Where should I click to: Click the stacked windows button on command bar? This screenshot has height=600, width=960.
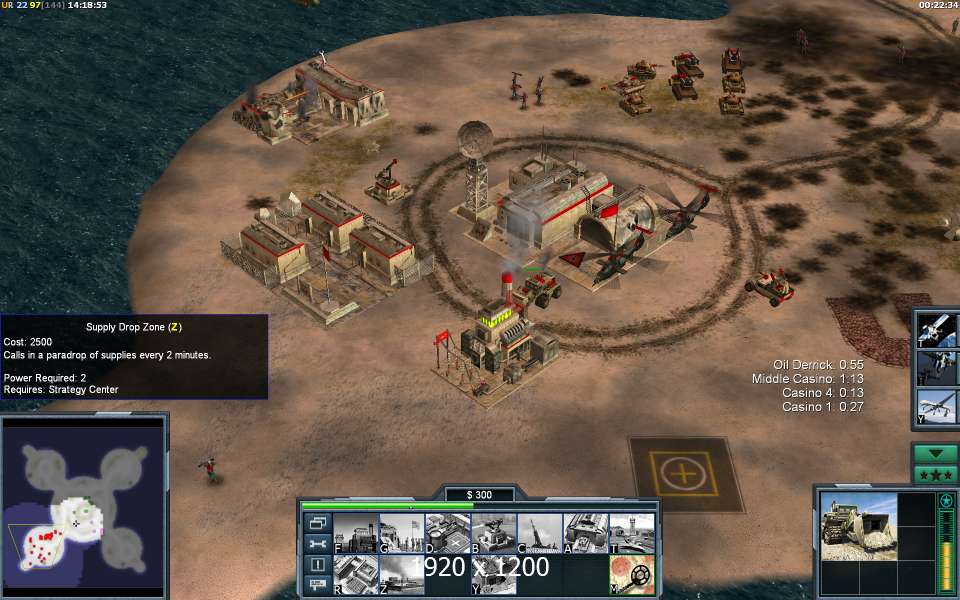(318, 523)
